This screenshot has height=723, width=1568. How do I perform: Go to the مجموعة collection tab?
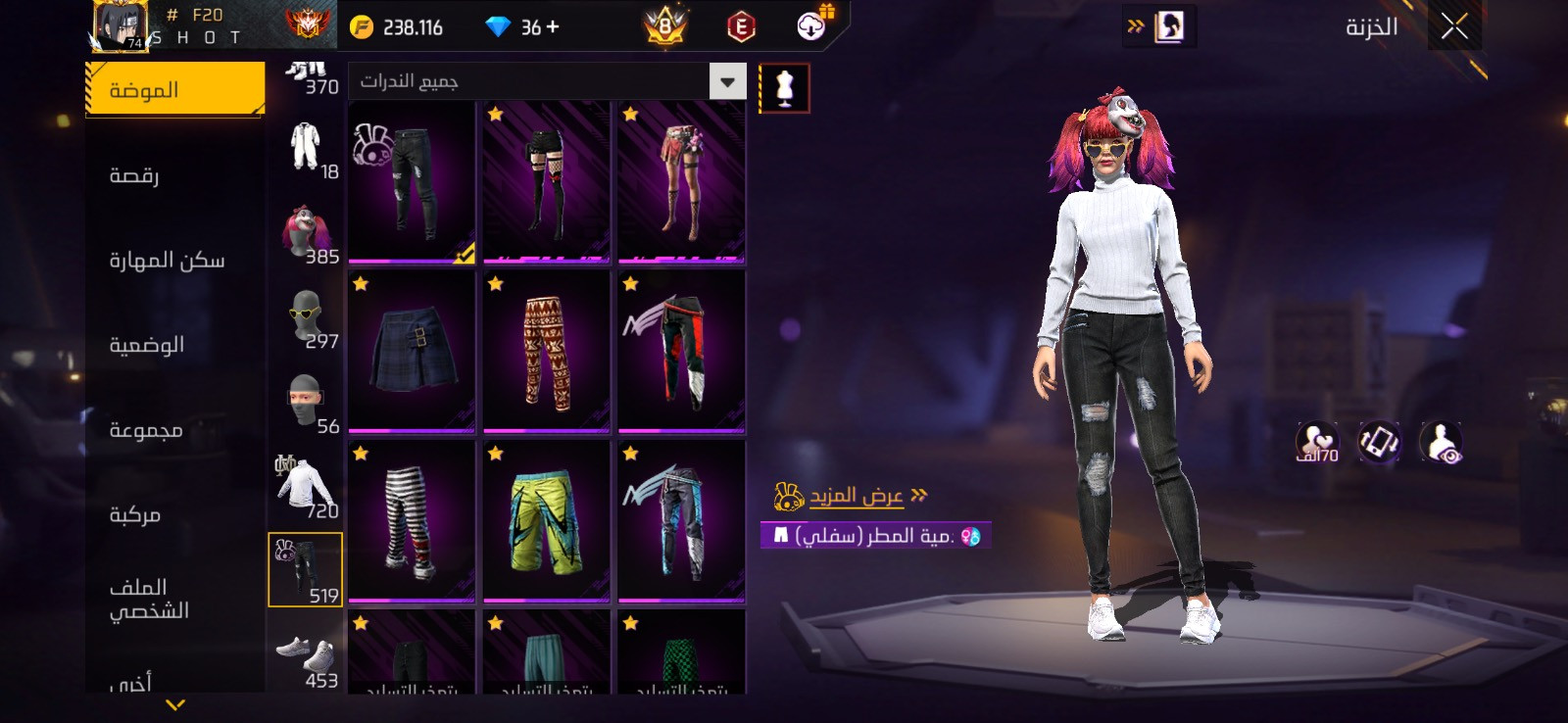146,430
